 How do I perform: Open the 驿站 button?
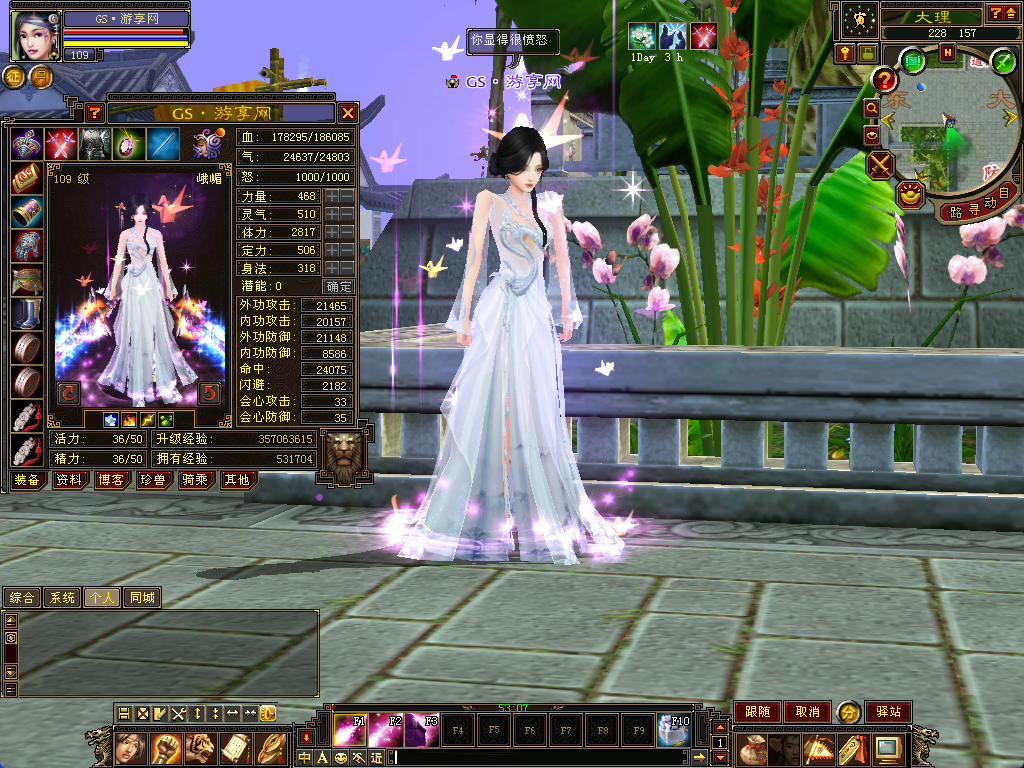pos(887,712)
